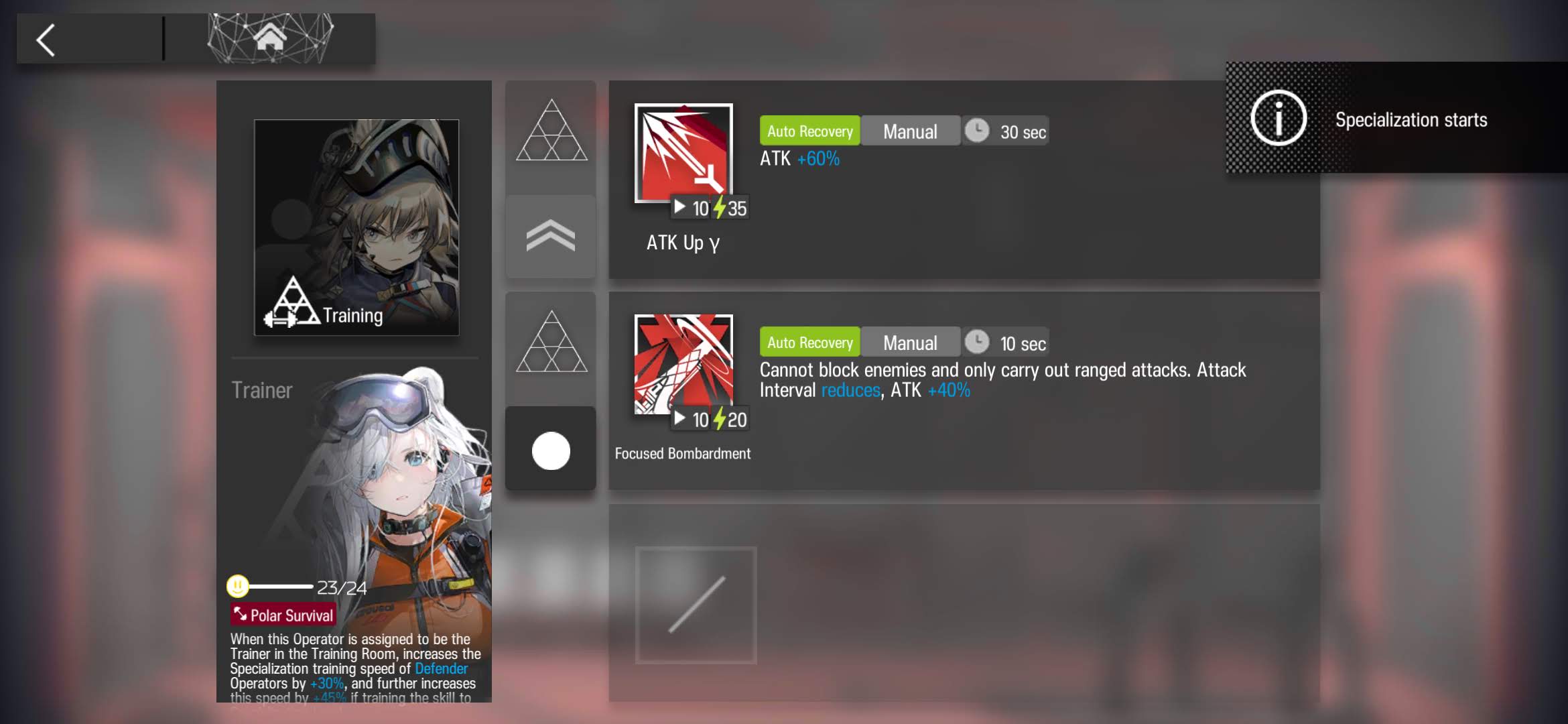The image size is (1568, 724).
Task: Go back with the arrow button
Action: (46, 40)
